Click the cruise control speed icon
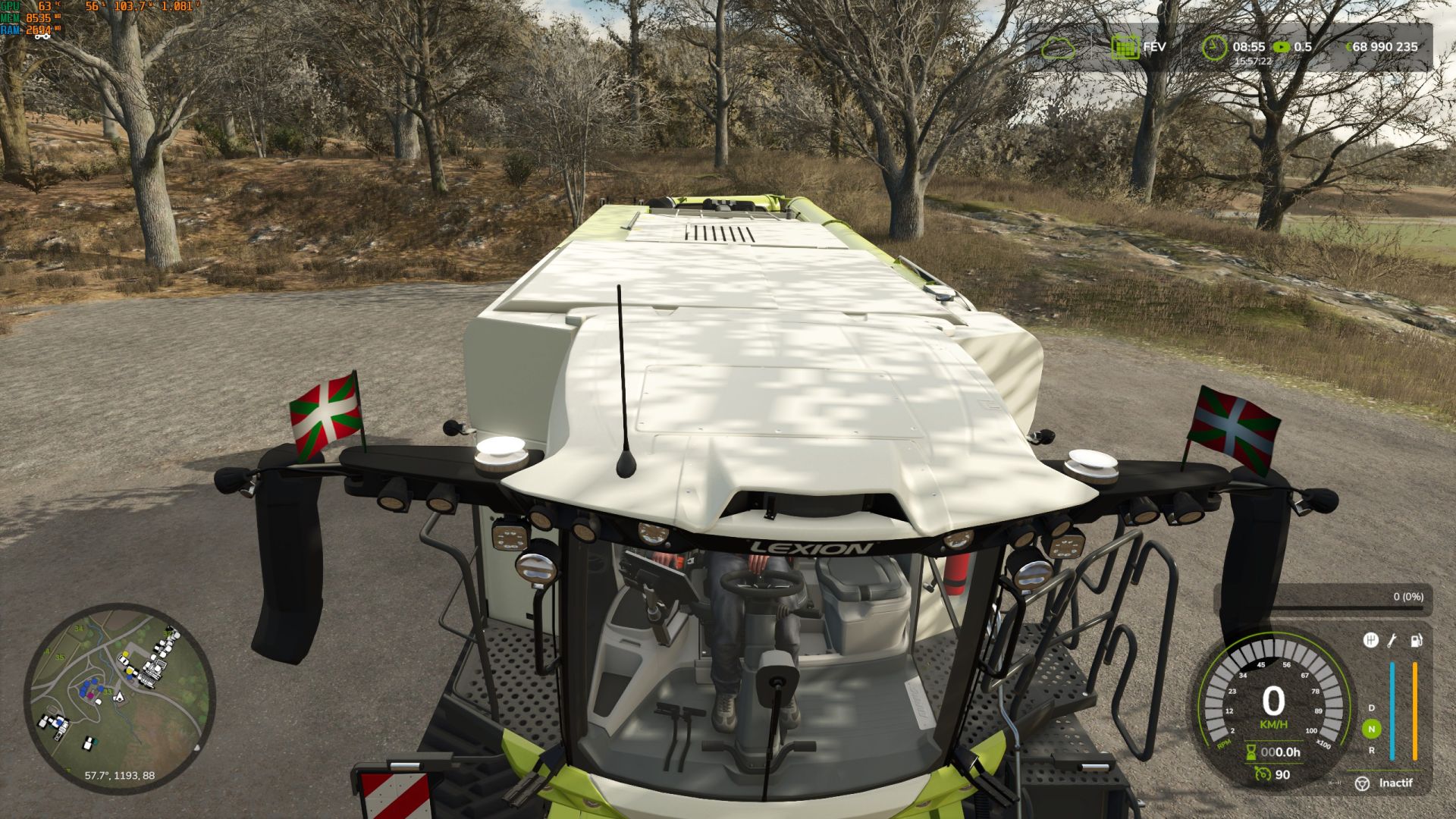This screenshot has width=1456, height=819. tap(1263, 774)
